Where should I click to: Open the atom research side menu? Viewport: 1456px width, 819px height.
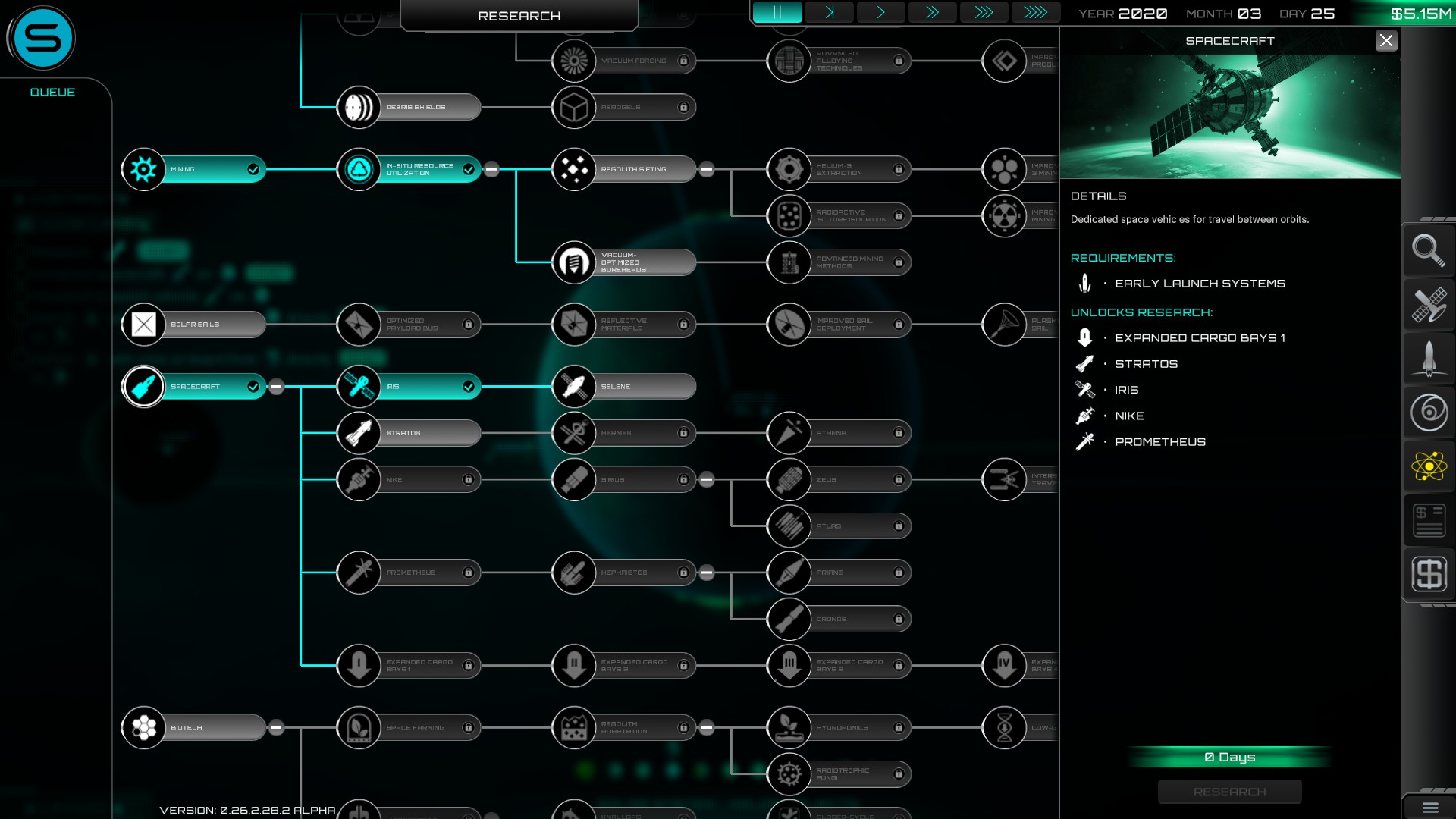[1429, 466]
